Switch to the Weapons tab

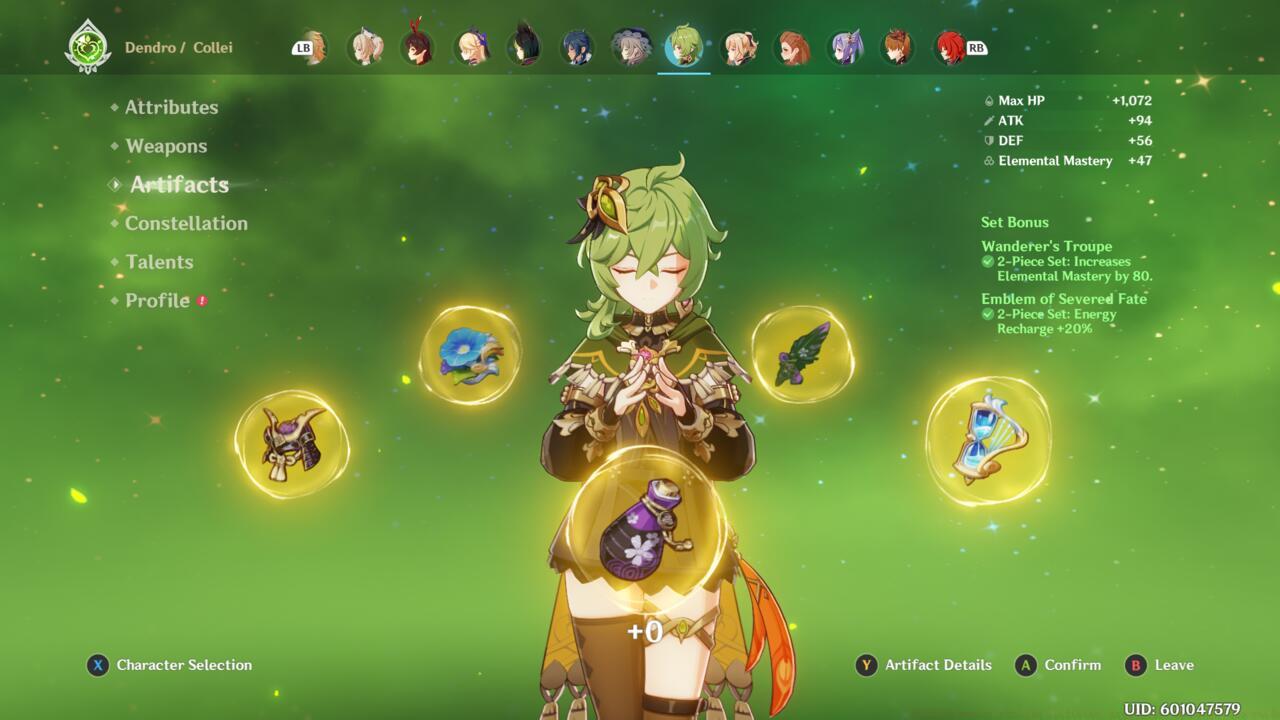pos(166,146)
